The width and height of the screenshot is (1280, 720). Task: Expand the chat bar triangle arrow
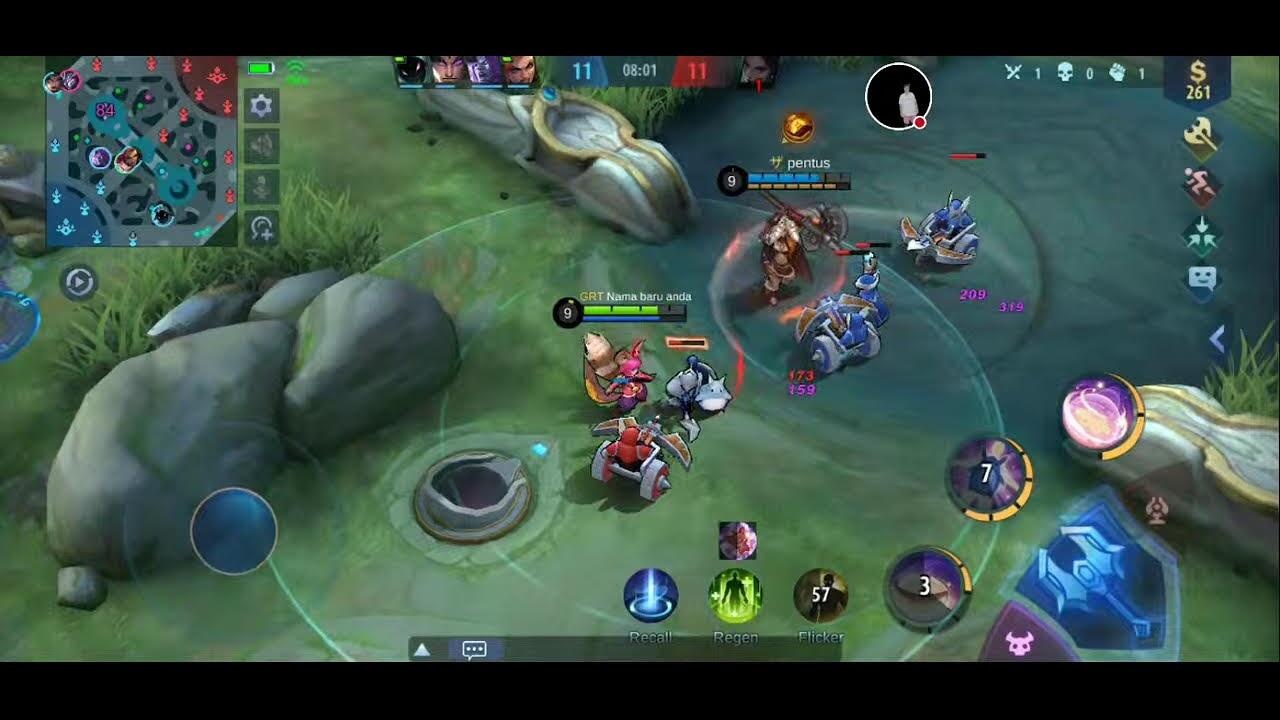422,650
